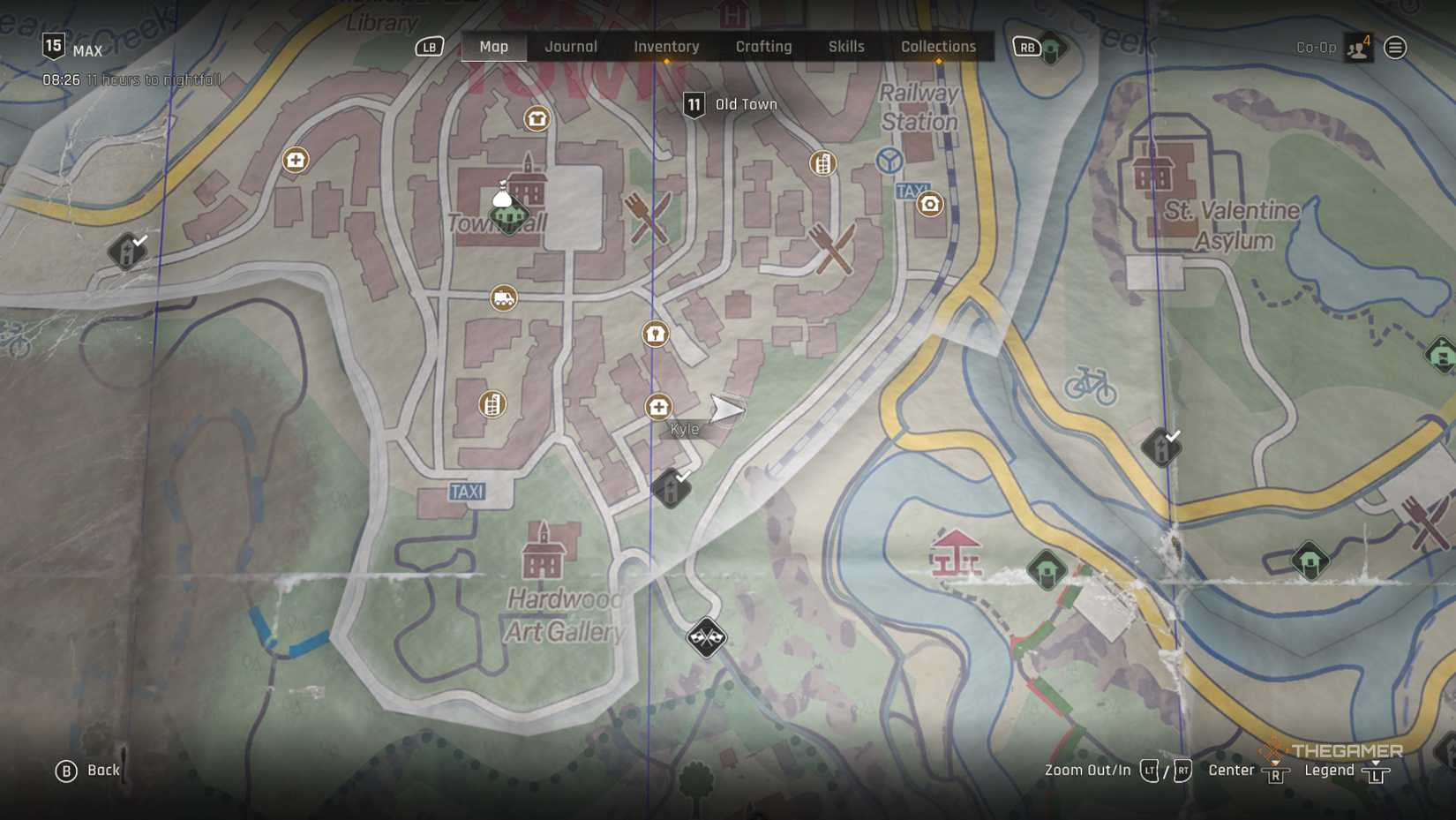Open the Collections tab
The image size is (1456, 820).
click(x=938, y=47)
